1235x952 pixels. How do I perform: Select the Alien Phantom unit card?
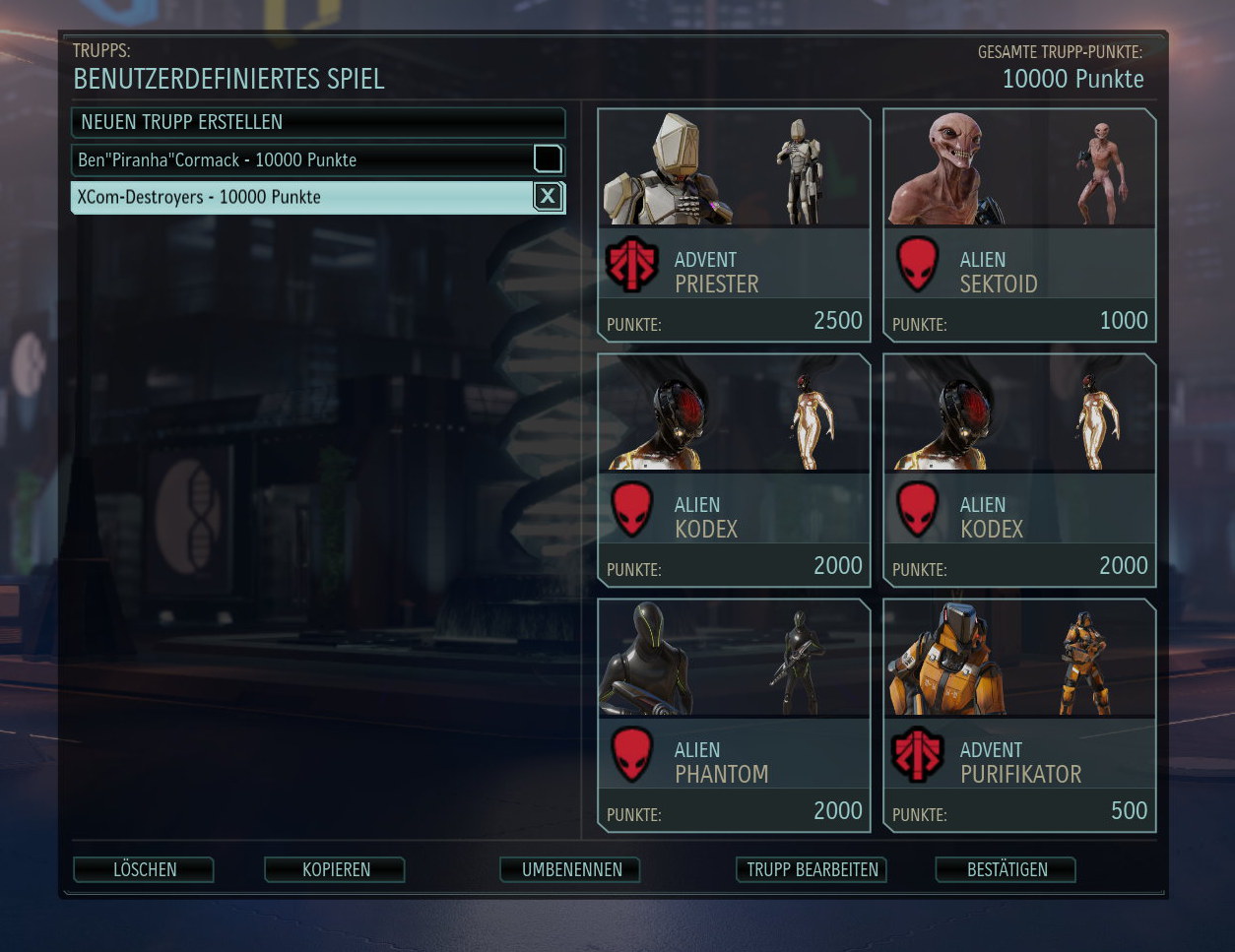(734, 716)
